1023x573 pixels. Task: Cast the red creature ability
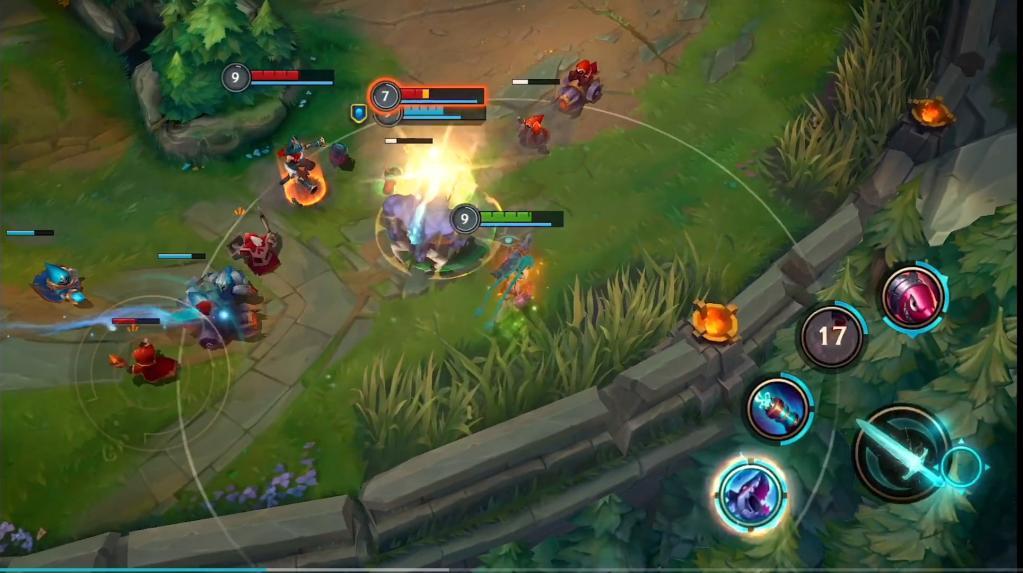913,296
